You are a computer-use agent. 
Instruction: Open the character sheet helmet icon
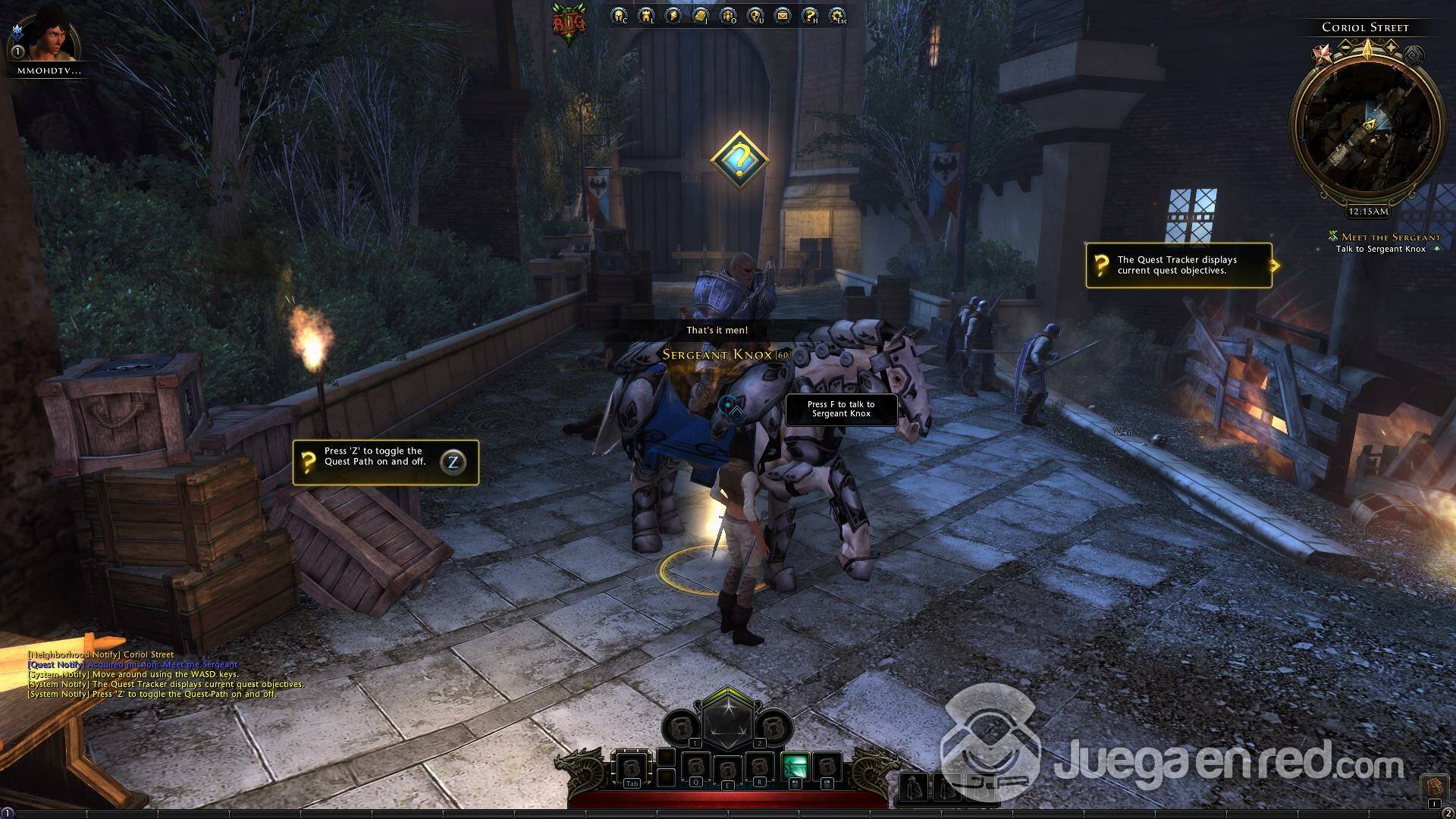coord(619,16)
